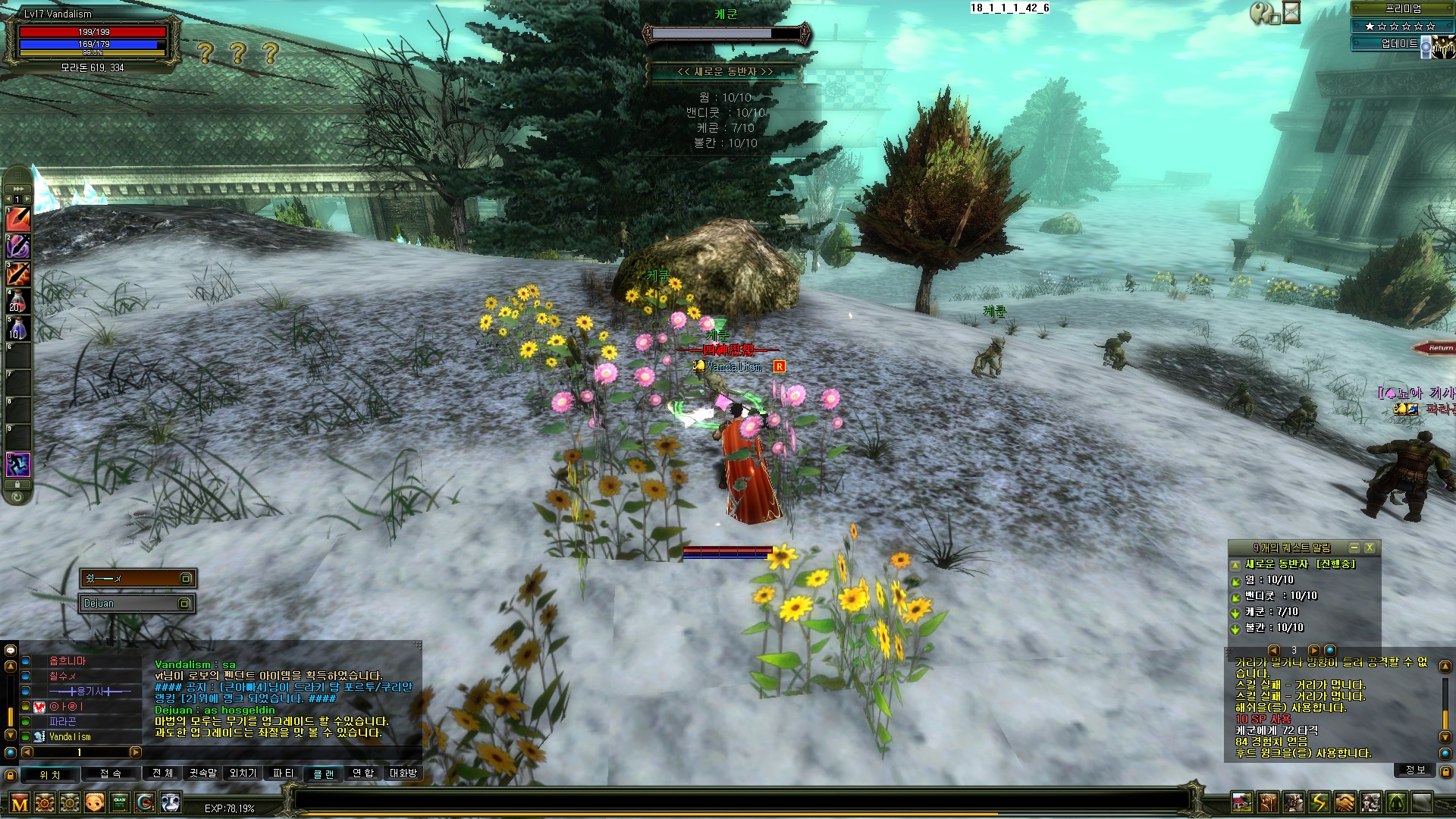Select the 클랜 chat tab

click(323, 773)
